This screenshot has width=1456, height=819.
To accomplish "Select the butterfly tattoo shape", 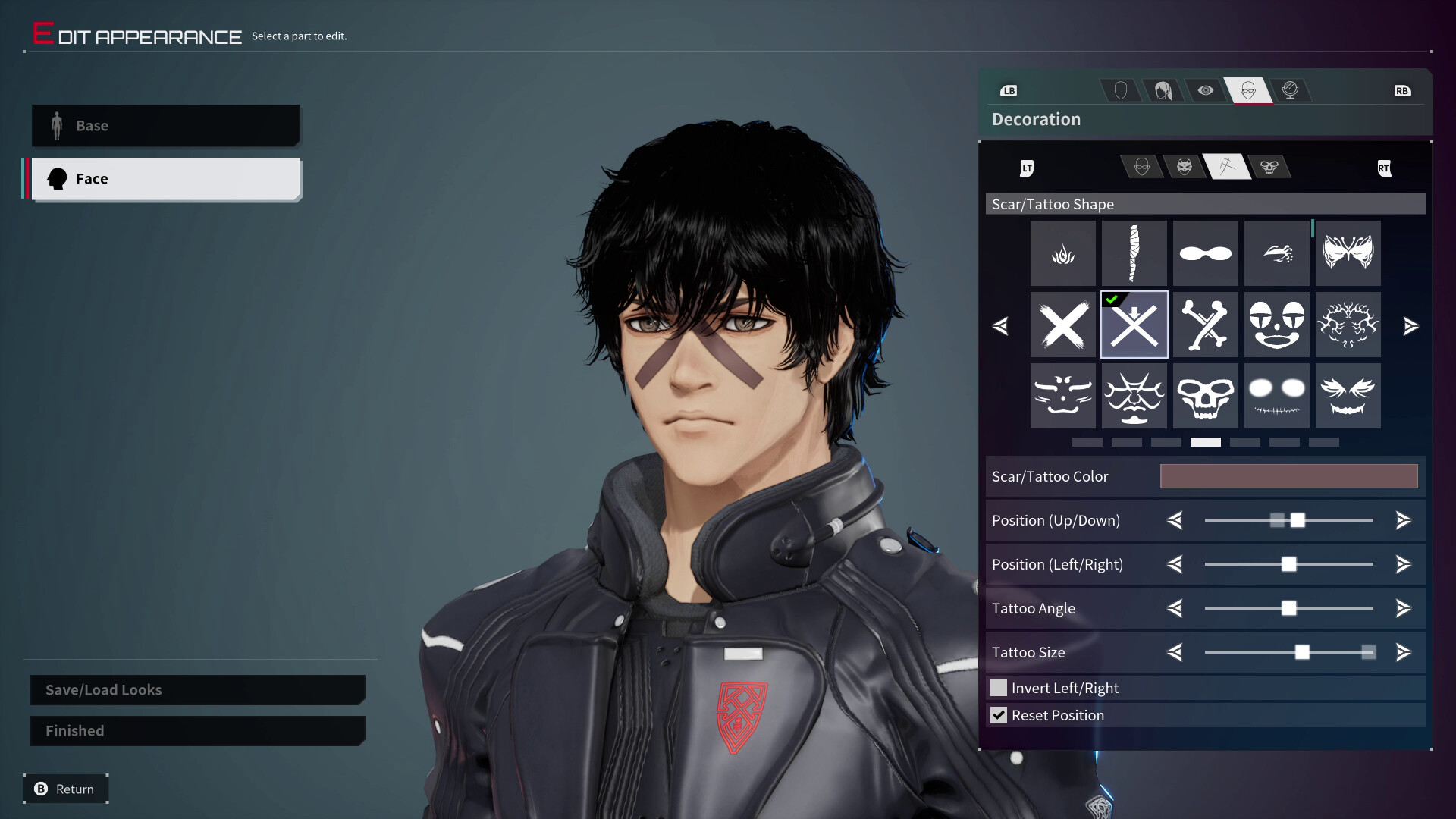I will 1348,253.
